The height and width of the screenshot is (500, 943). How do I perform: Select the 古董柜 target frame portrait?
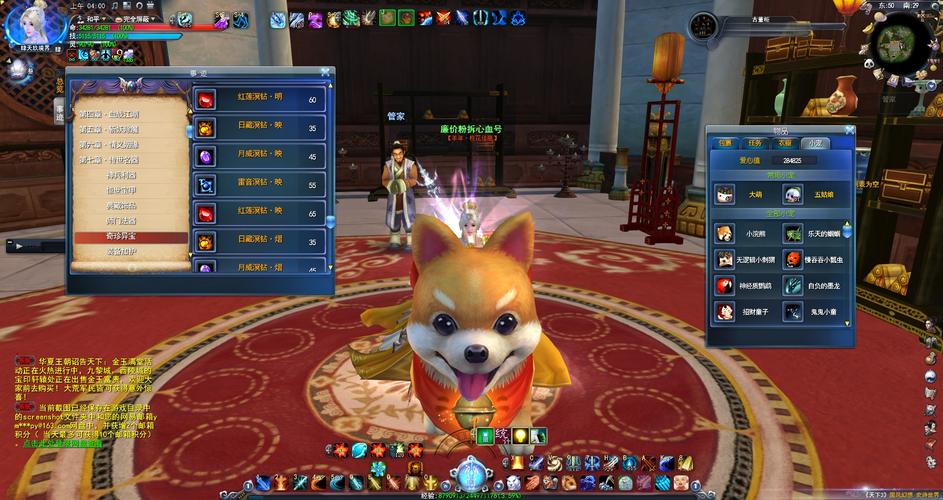click(705, 24)
